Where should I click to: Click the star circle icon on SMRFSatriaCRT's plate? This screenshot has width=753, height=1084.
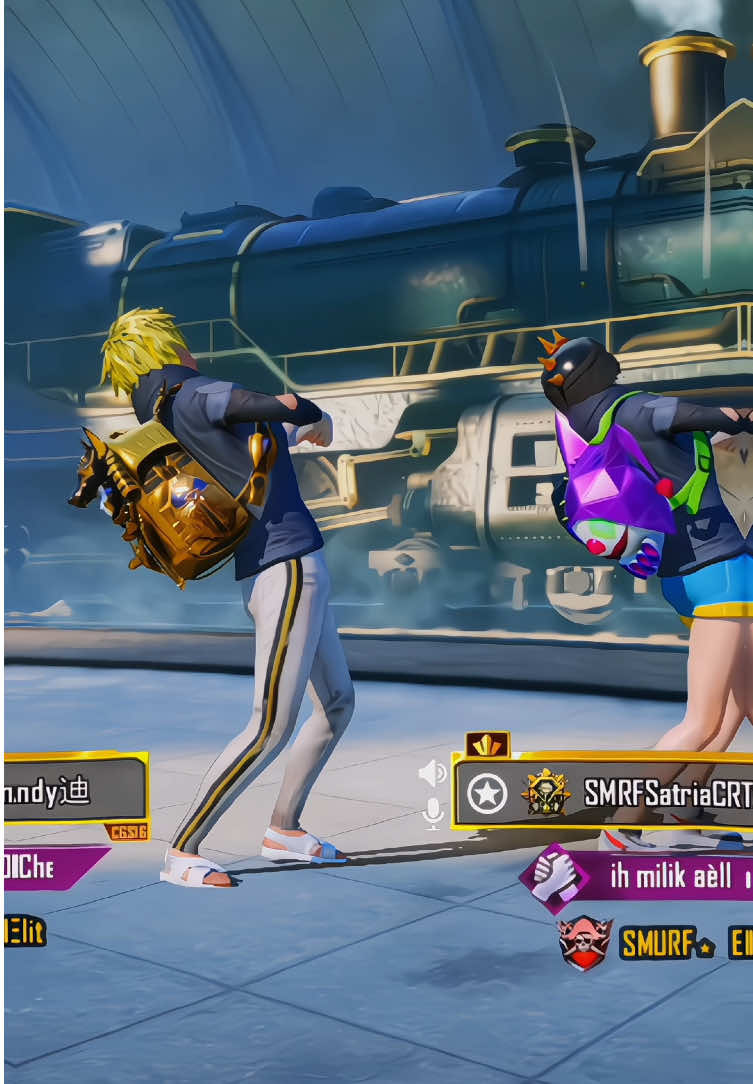(x=487, y=794)
